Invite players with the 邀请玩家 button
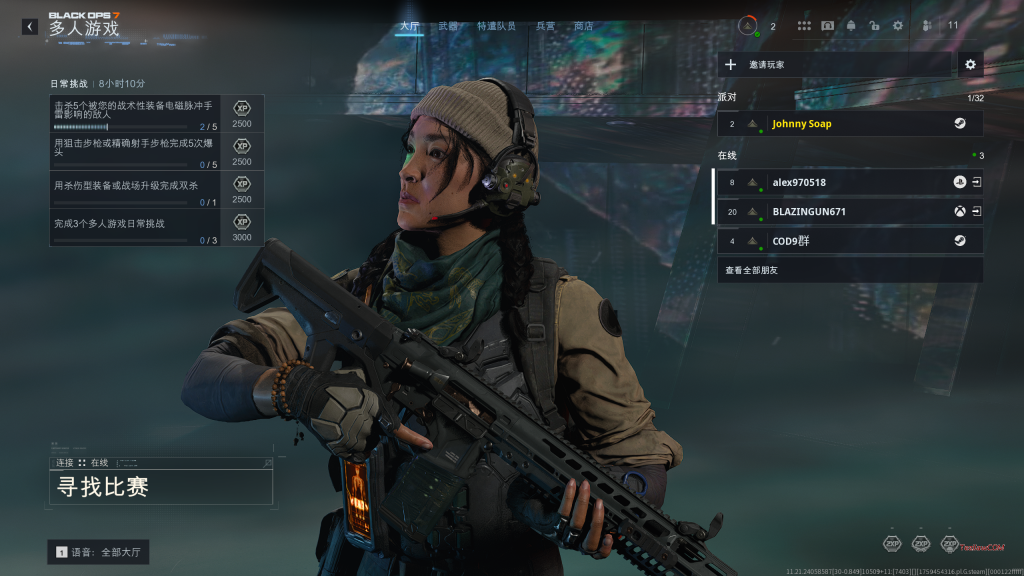 click(x=835, y=65)
